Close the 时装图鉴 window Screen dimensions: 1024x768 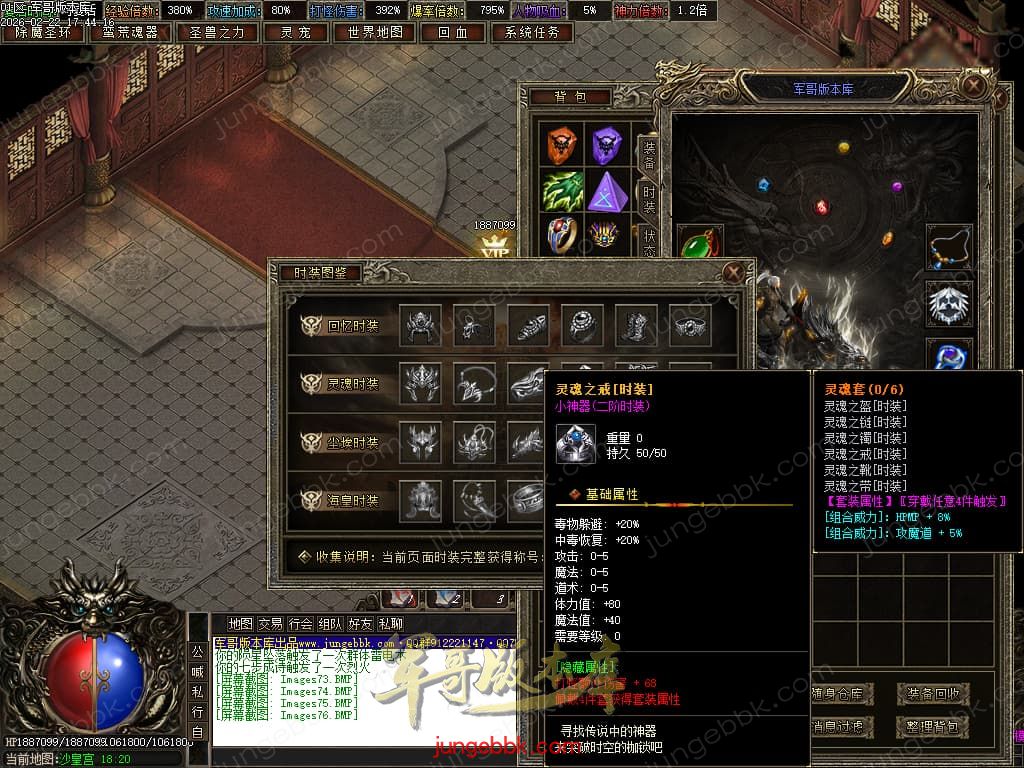[733, 272]
